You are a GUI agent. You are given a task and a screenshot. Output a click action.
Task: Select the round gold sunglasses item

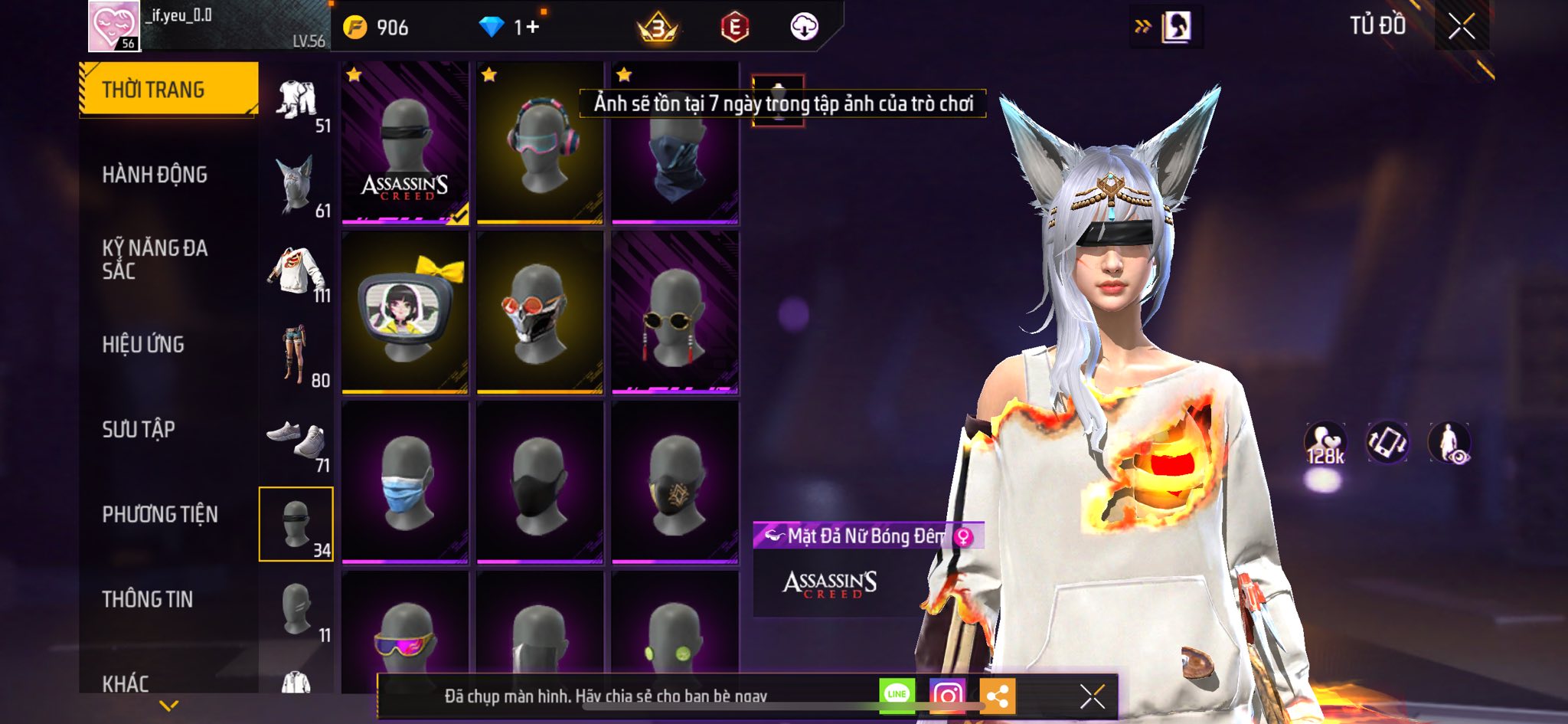click(x=675, y=313)
